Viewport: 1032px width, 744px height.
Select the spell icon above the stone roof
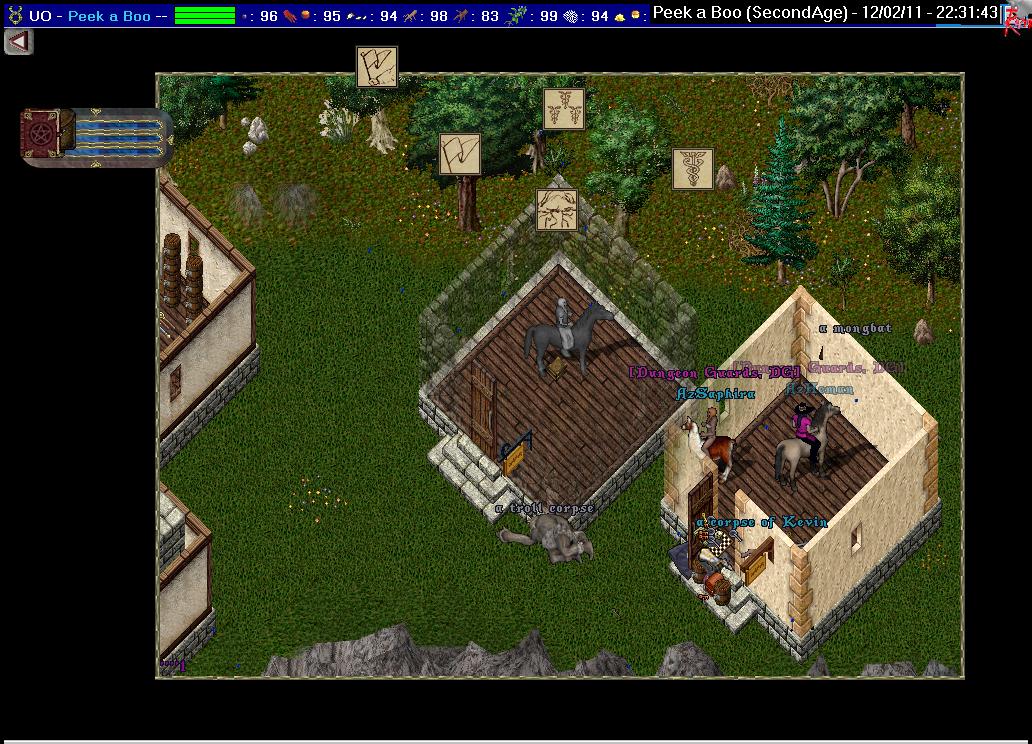(x=556, y=210)
